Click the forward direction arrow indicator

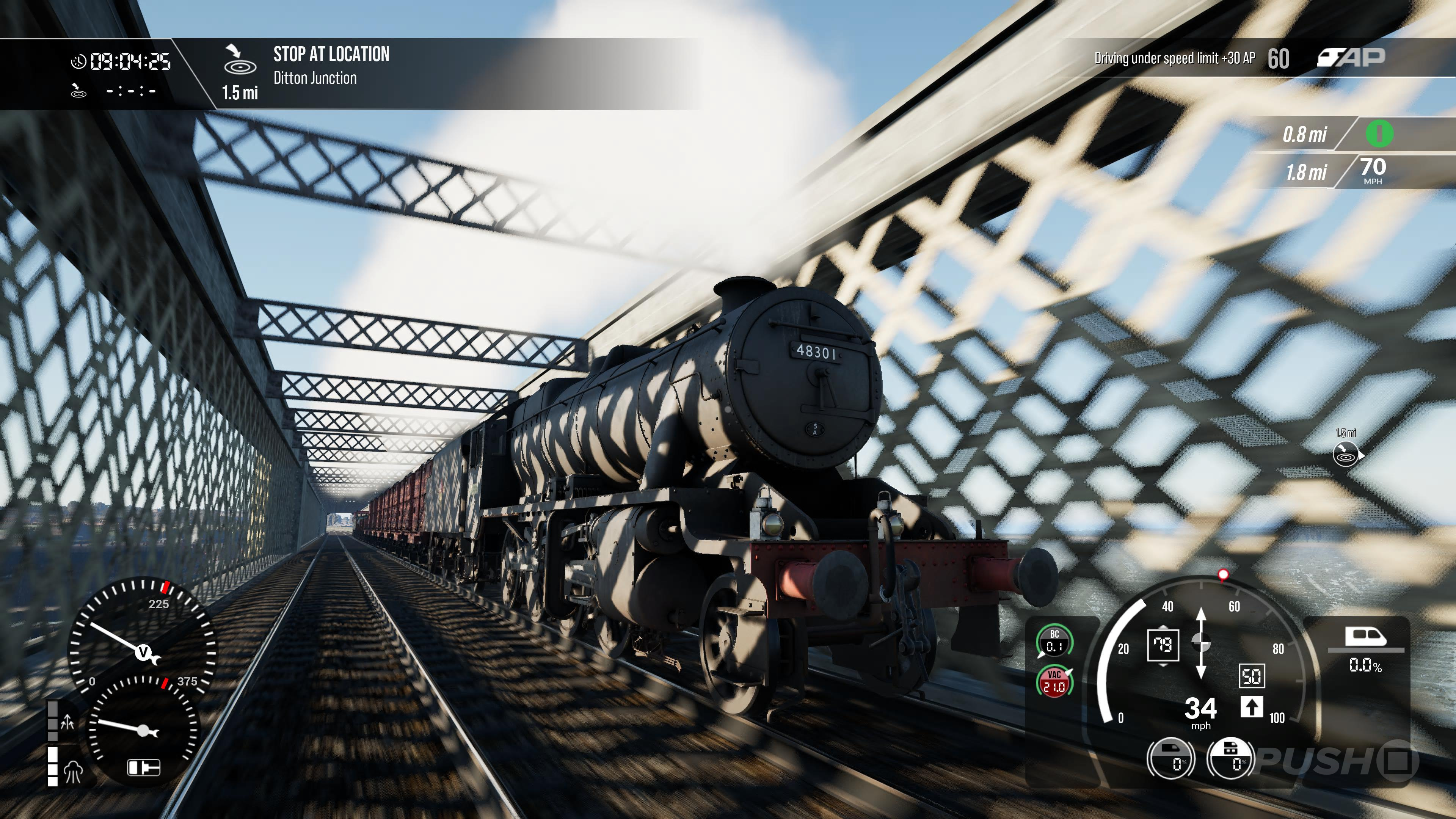tap(1251, 707)
